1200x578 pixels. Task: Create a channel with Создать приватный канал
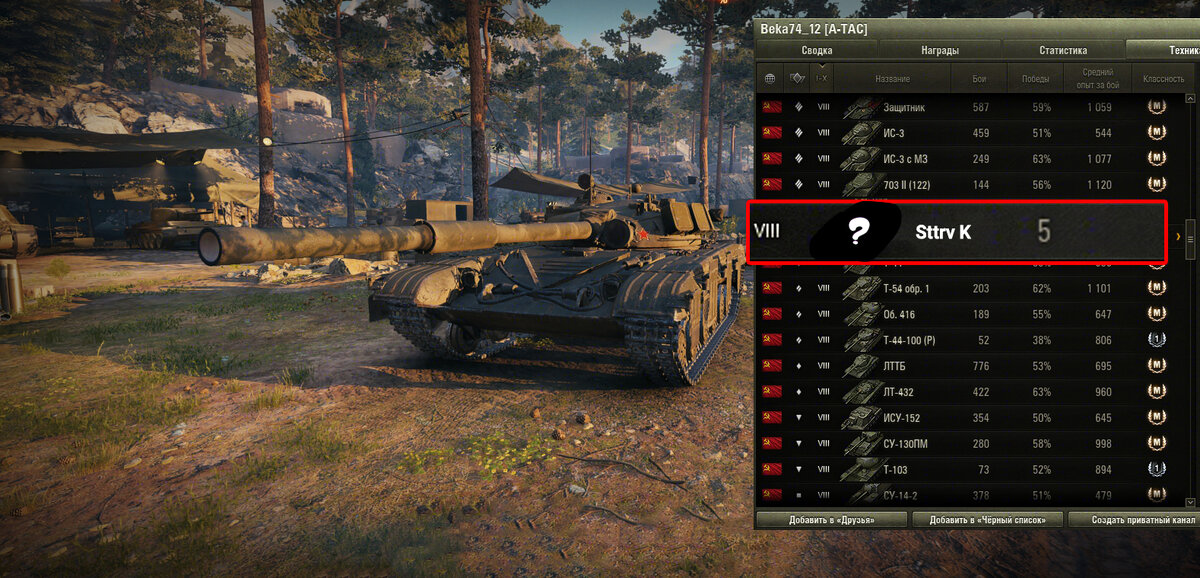pos(1133,520)
